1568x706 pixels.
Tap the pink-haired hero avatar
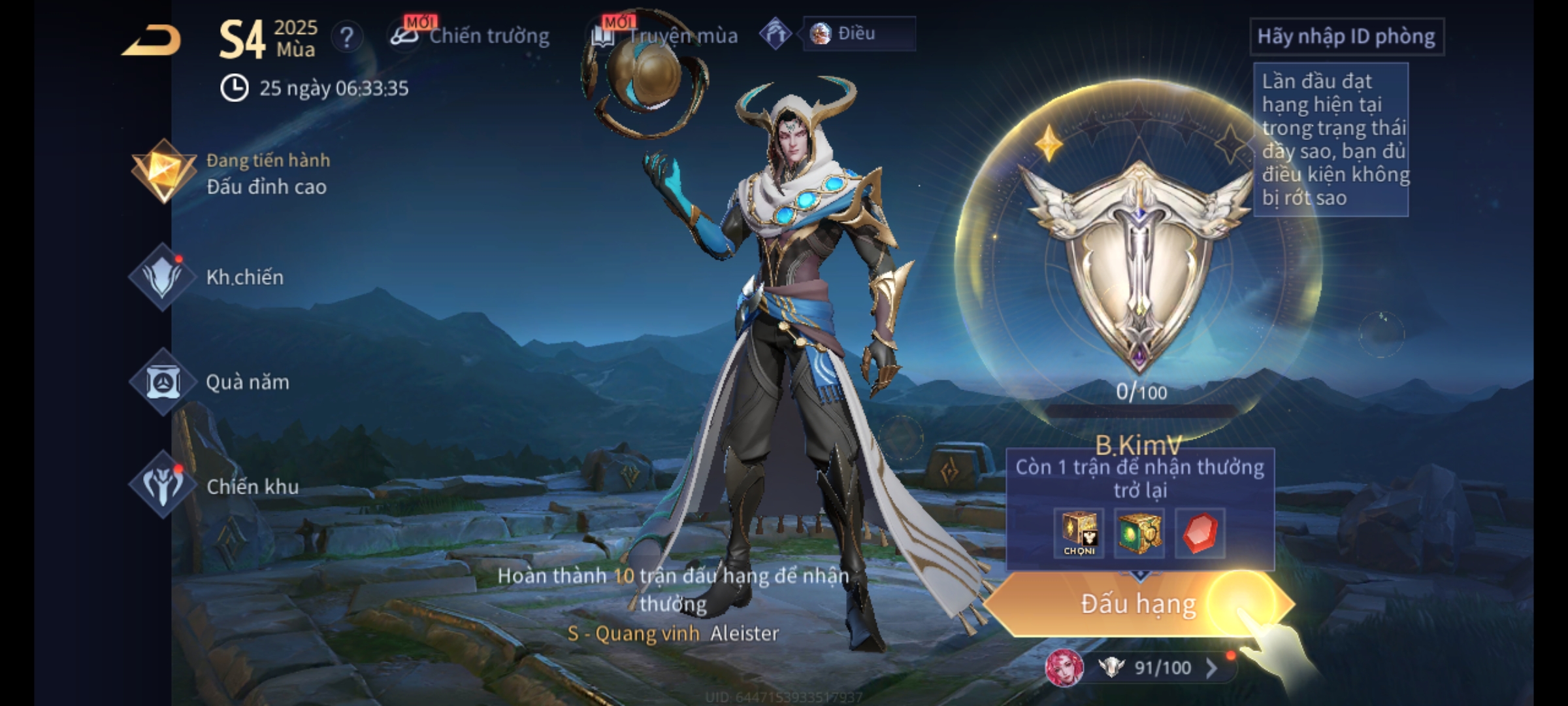coord(1064,668)
